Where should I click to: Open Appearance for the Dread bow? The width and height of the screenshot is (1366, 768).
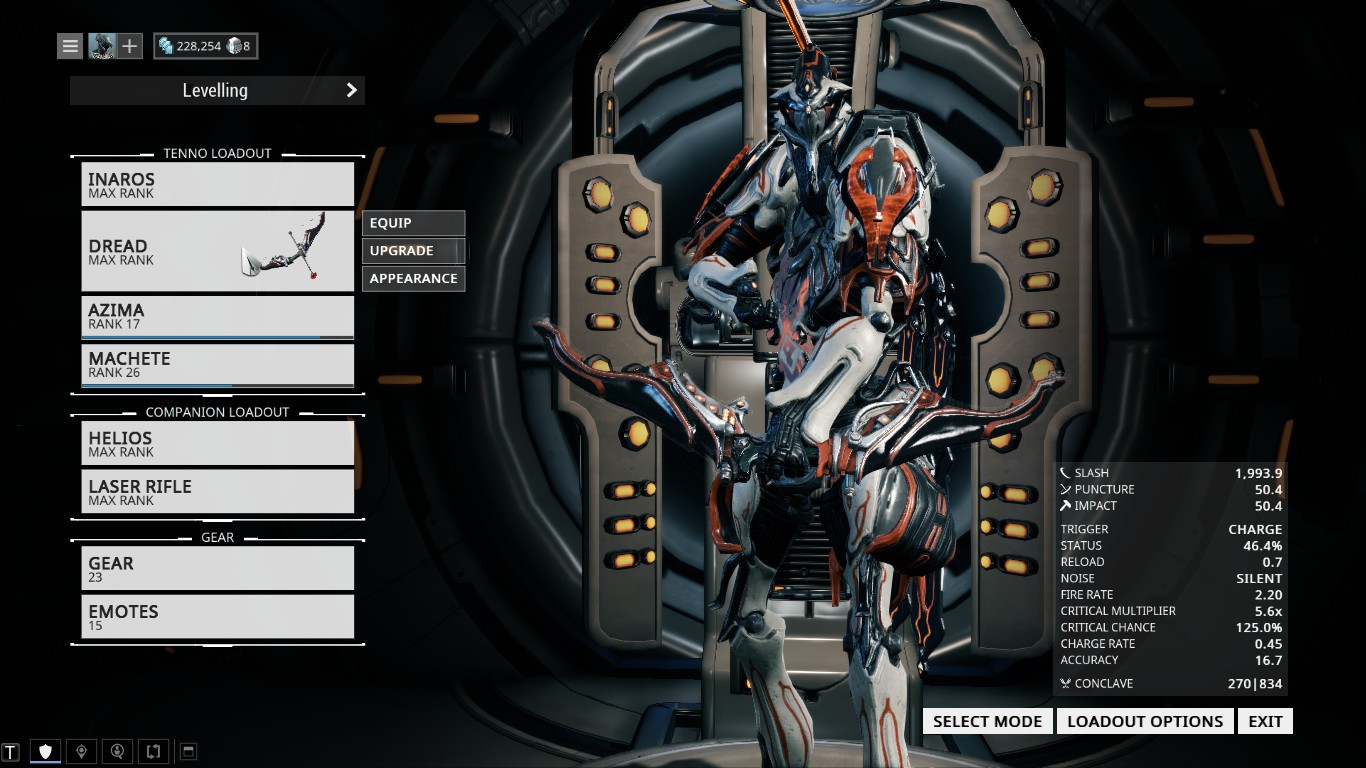(413, 279)
